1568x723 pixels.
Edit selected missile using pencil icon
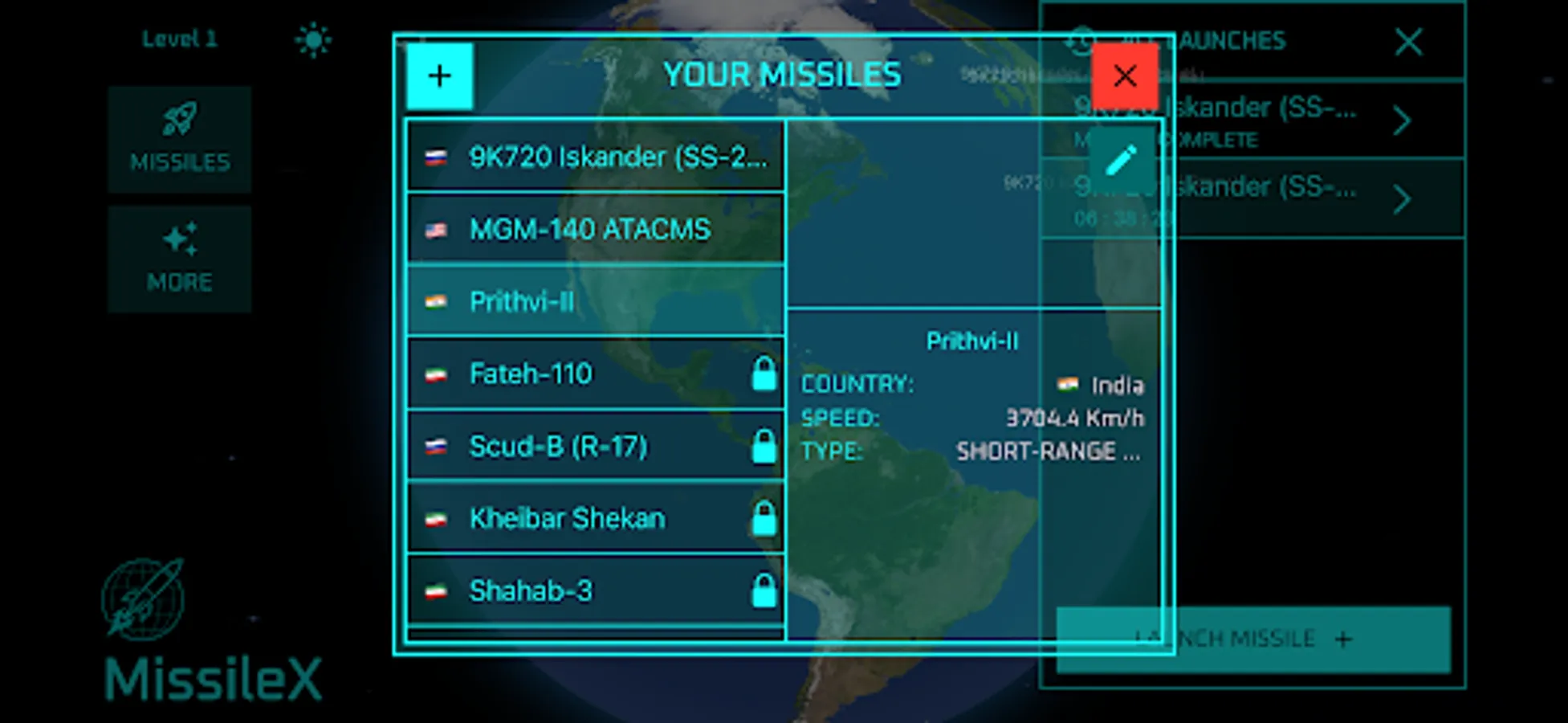tap(1122, 158)
